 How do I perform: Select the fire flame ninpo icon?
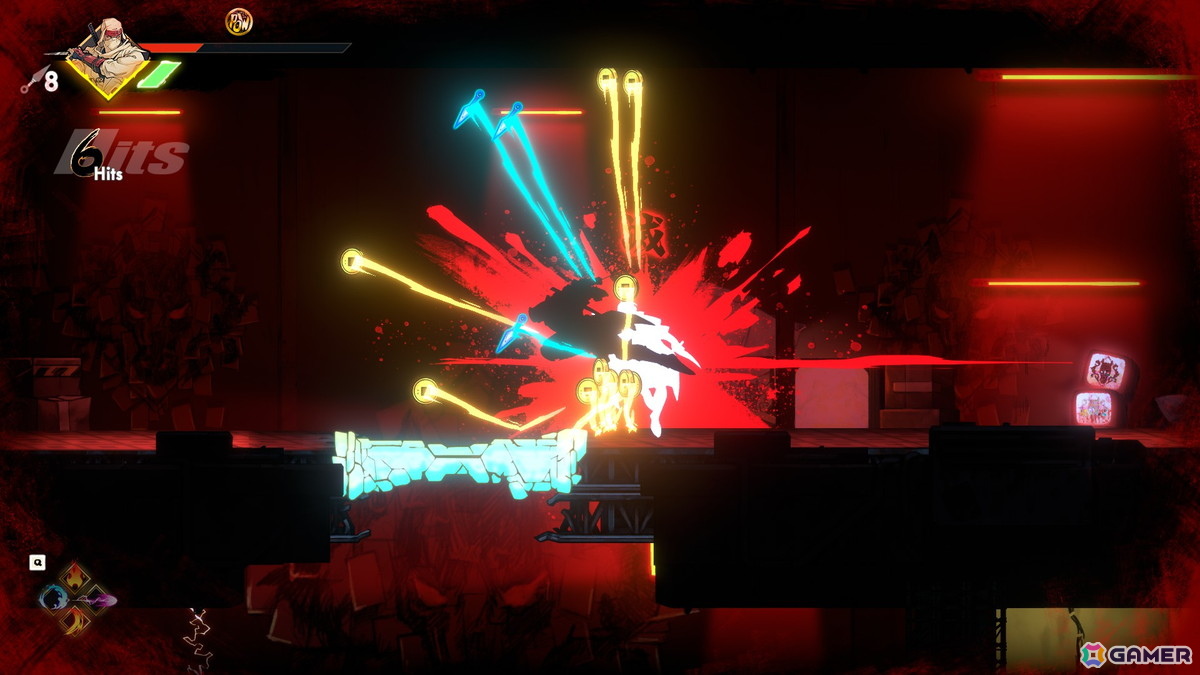pyautogui.click(x=77, y=579)
